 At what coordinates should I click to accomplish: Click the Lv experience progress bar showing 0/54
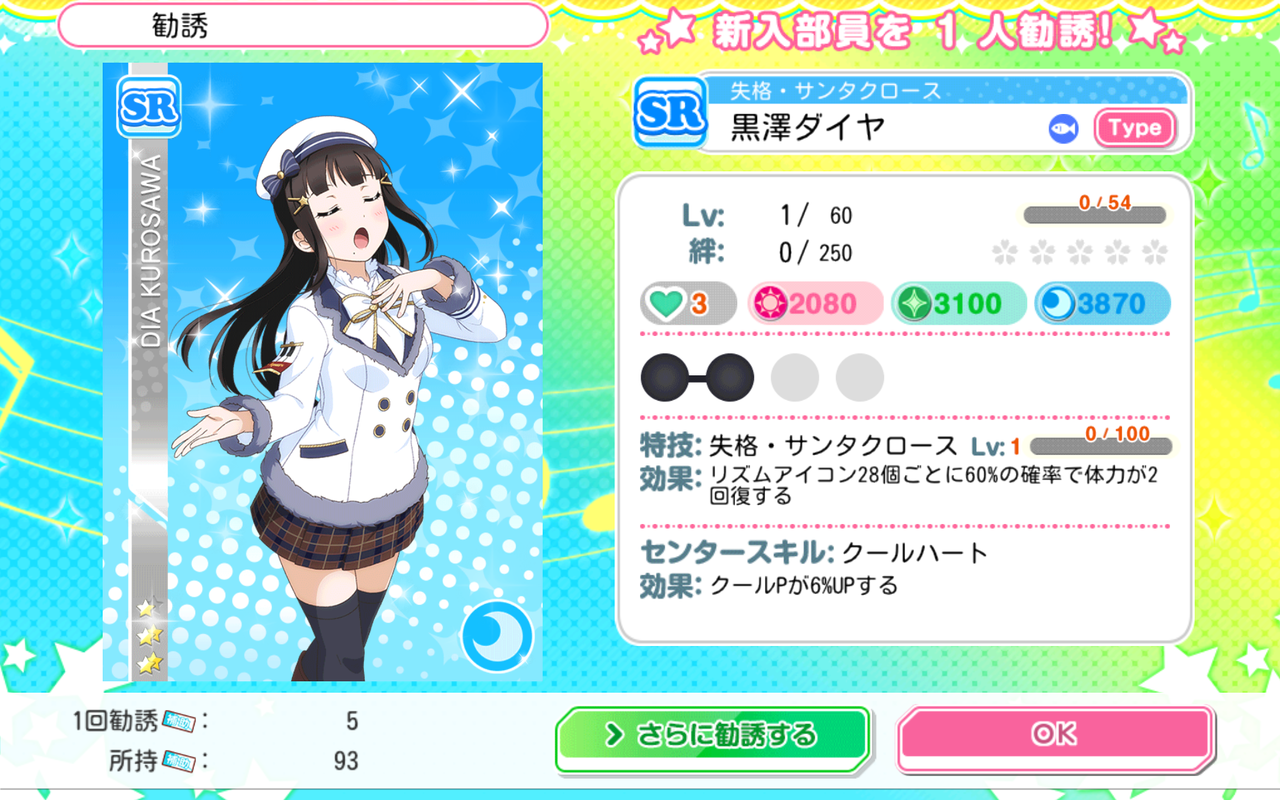(1094, 212)
